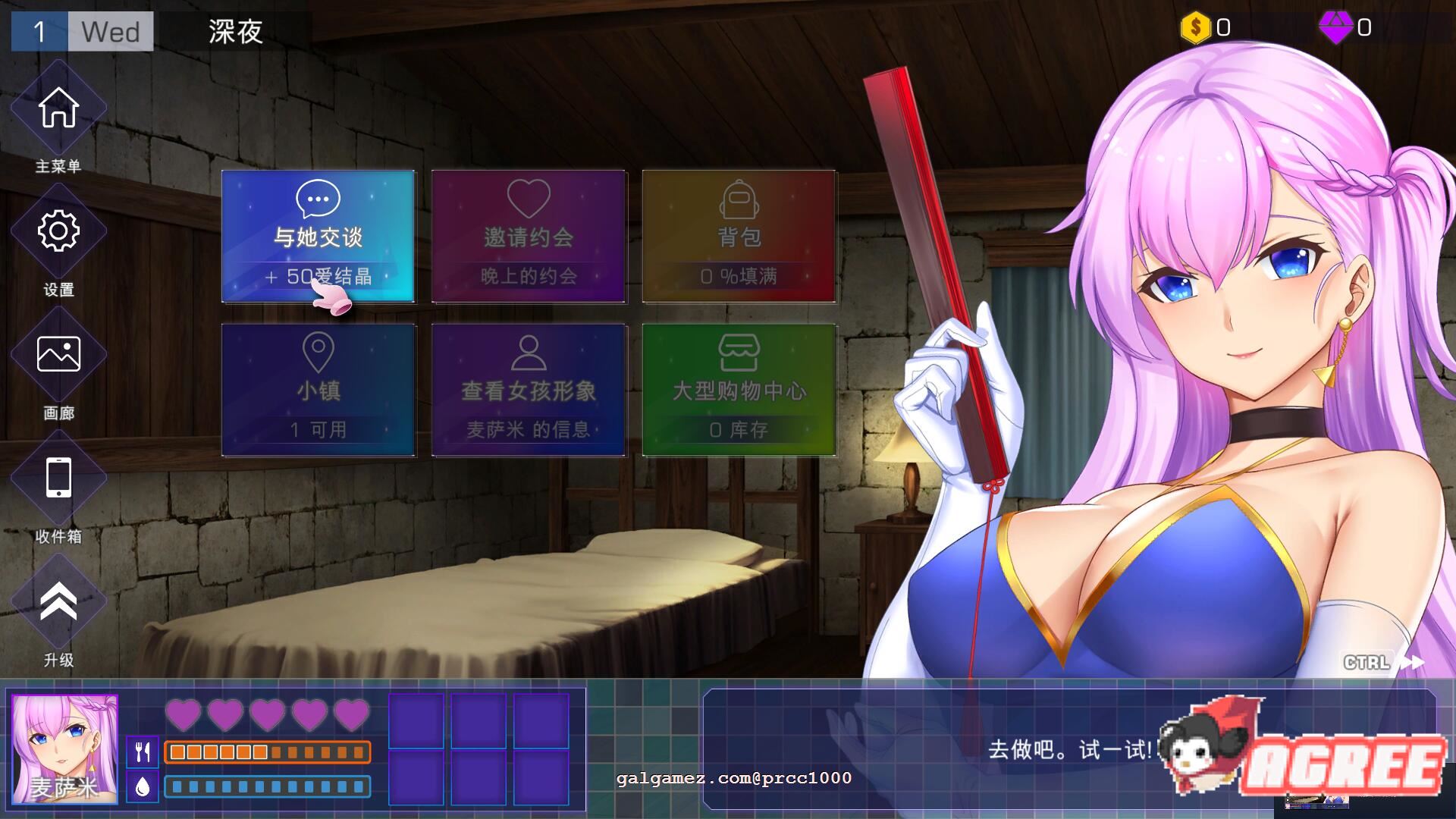Screen dimensions: 1456x819
Task: Open the 深夜 time-of-day selector
Action: (x=234, y=32)
